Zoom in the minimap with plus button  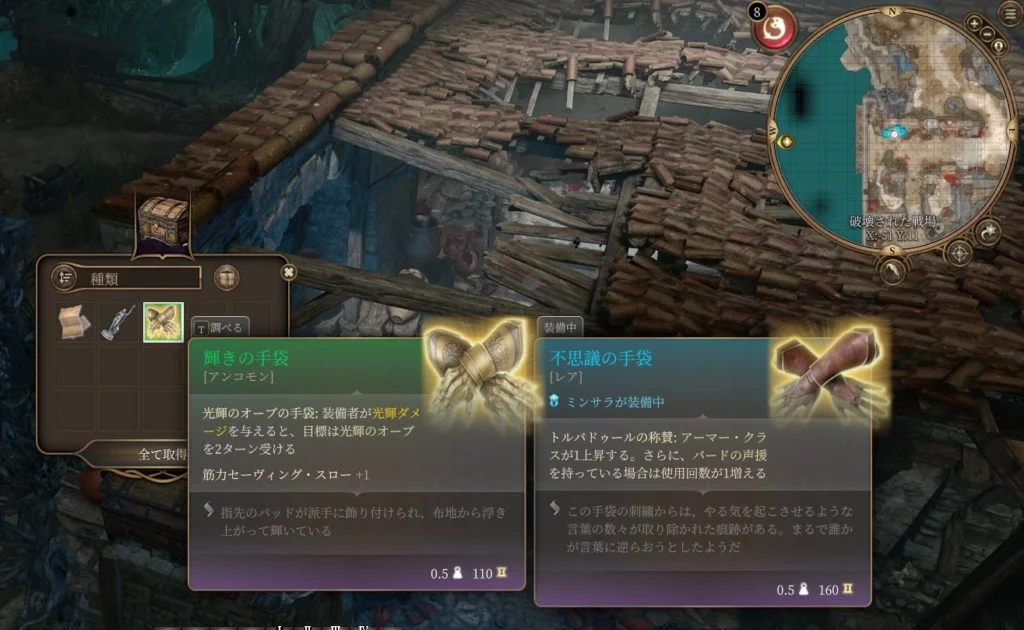pyautogui.click(x=975, y=22)
